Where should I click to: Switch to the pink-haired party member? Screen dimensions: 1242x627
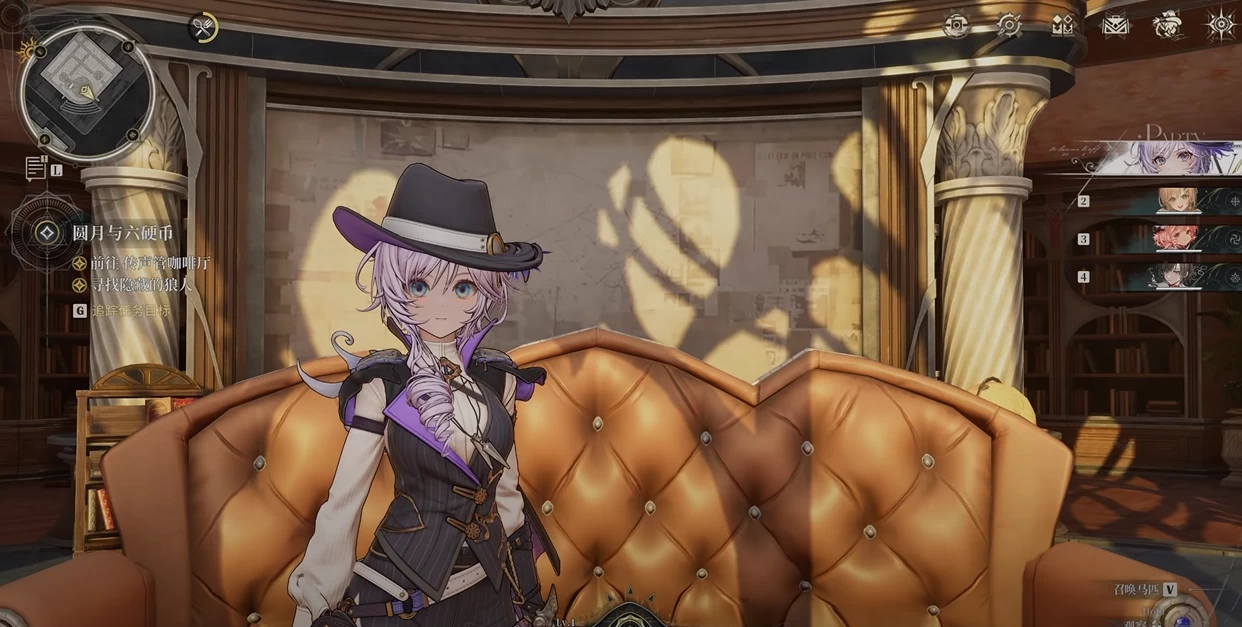click(1180, 239)
